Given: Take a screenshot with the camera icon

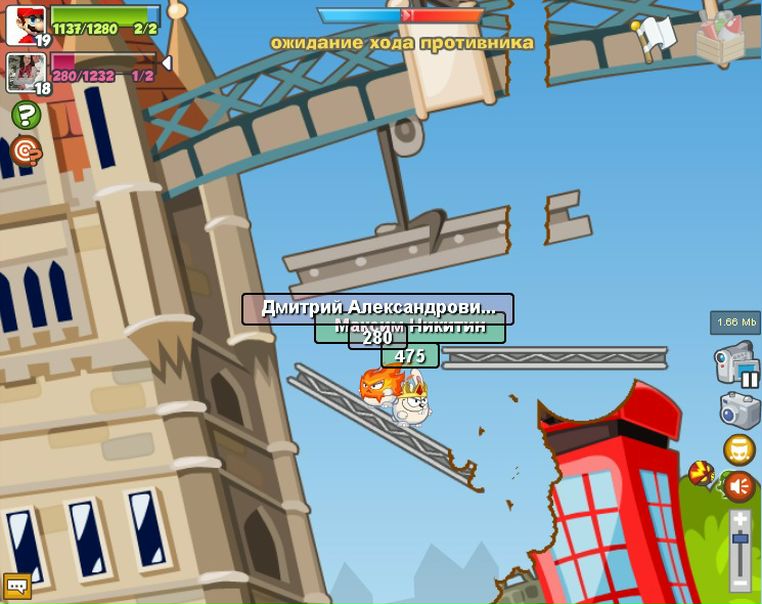Looking at the screenshot, I should pyautogui.click(x=739, y=410).
